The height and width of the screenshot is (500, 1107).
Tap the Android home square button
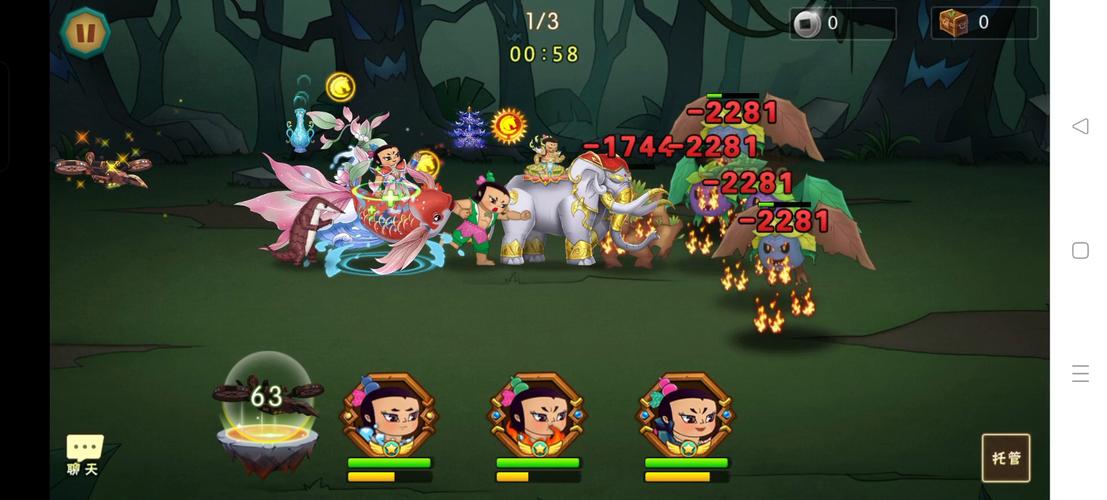(1080, 250)
